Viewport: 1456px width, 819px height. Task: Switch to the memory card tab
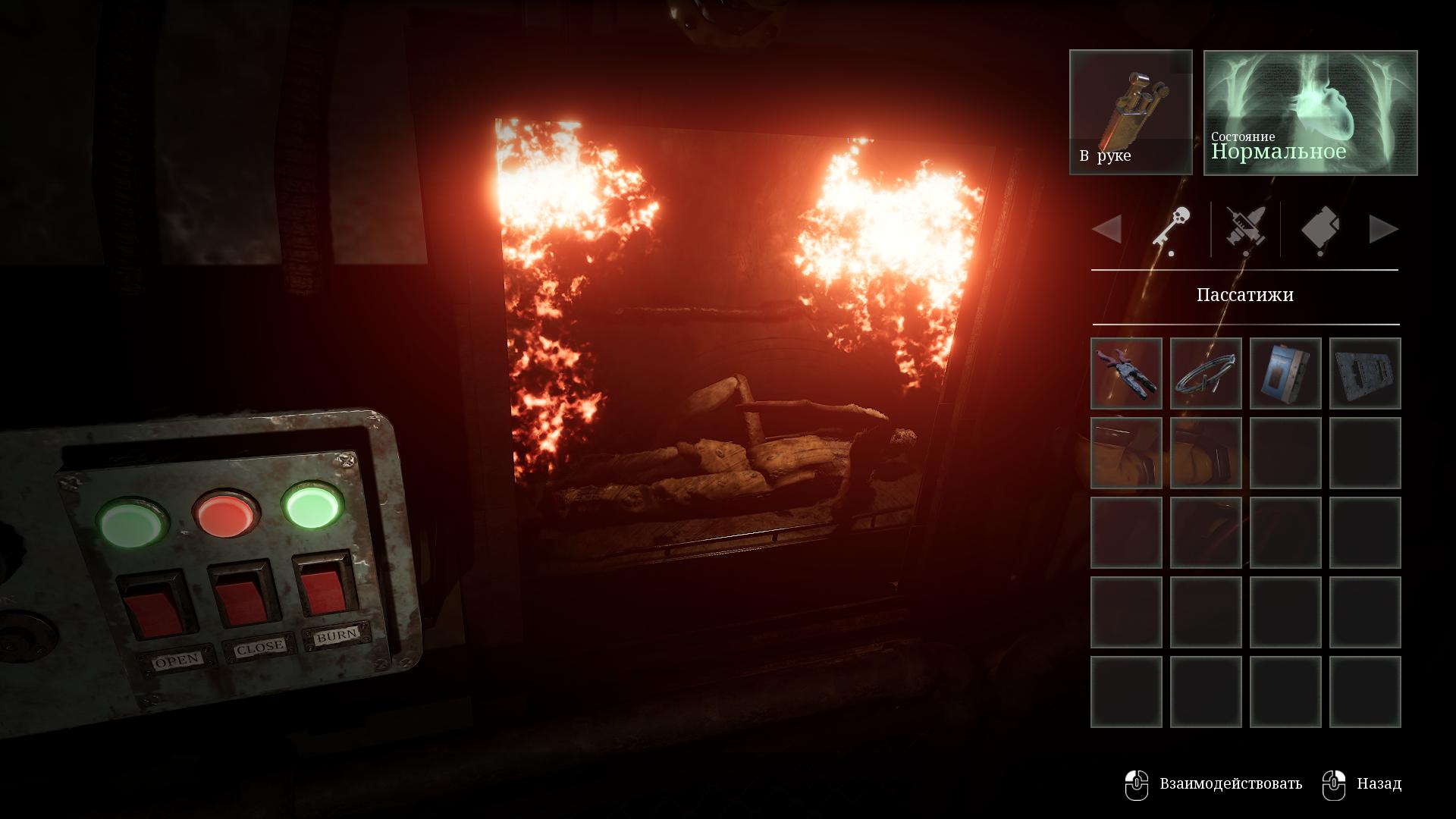[x=1320, y=229]
